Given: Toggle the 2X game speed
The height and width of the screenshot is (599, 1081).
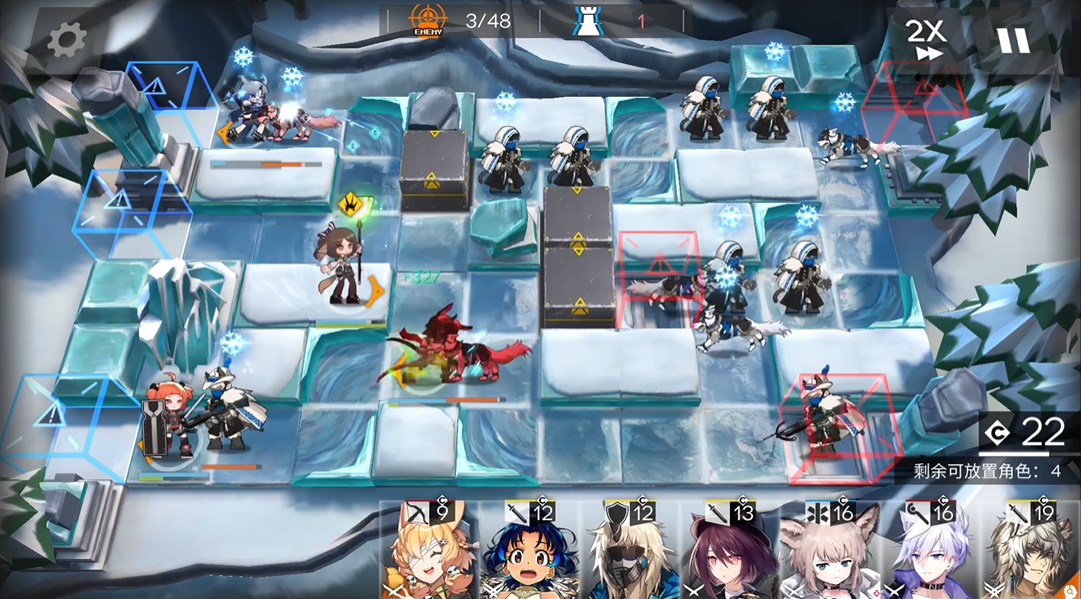Looking at the screenshot, I should pos(925,40).
